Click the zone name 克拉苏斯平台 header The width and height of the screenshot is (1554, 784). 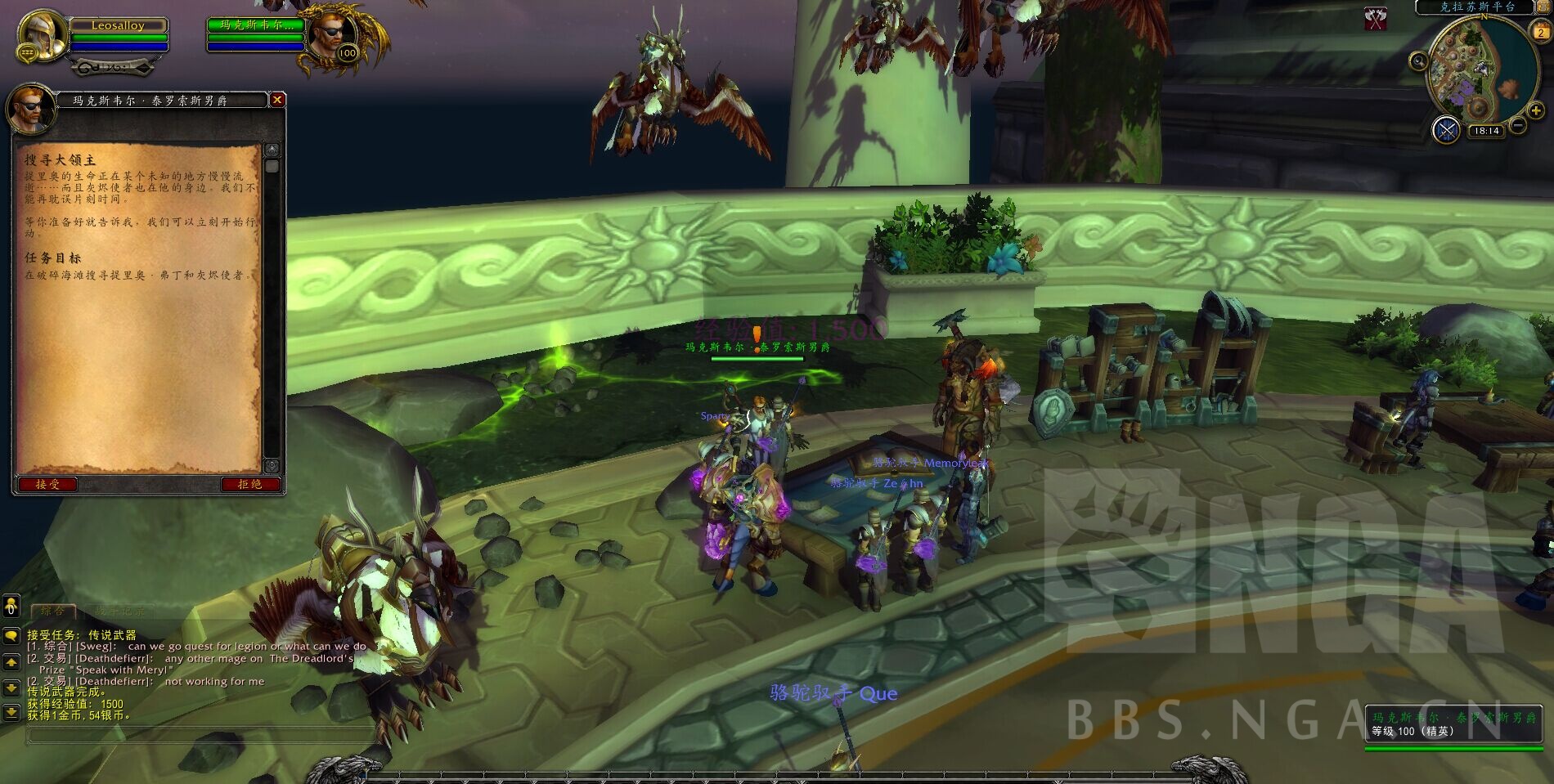[1477, 7]
